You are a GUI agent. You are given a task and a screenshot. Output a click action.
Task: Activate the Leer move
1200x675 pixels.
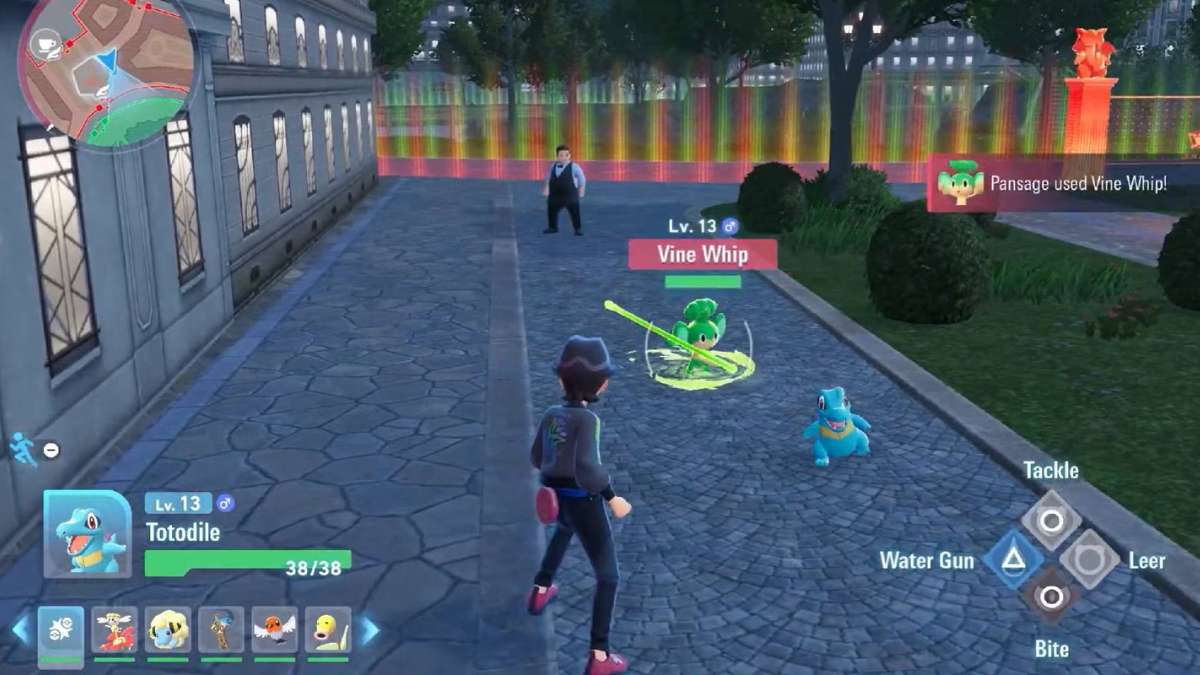point(1090,559)
